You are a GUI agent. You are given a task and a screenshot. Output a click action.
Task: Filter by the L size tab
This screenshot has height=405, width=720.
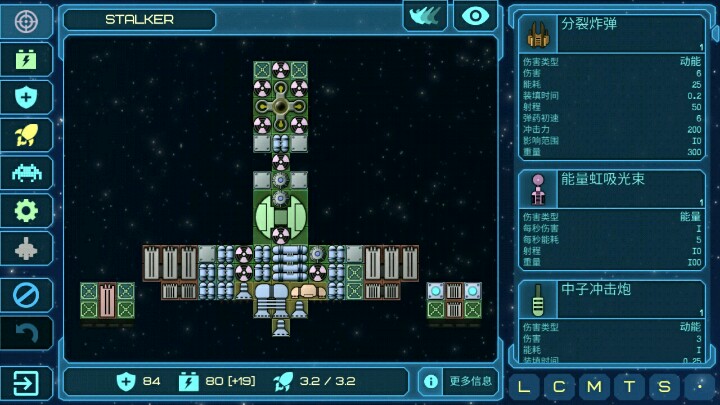coord(526,387)
